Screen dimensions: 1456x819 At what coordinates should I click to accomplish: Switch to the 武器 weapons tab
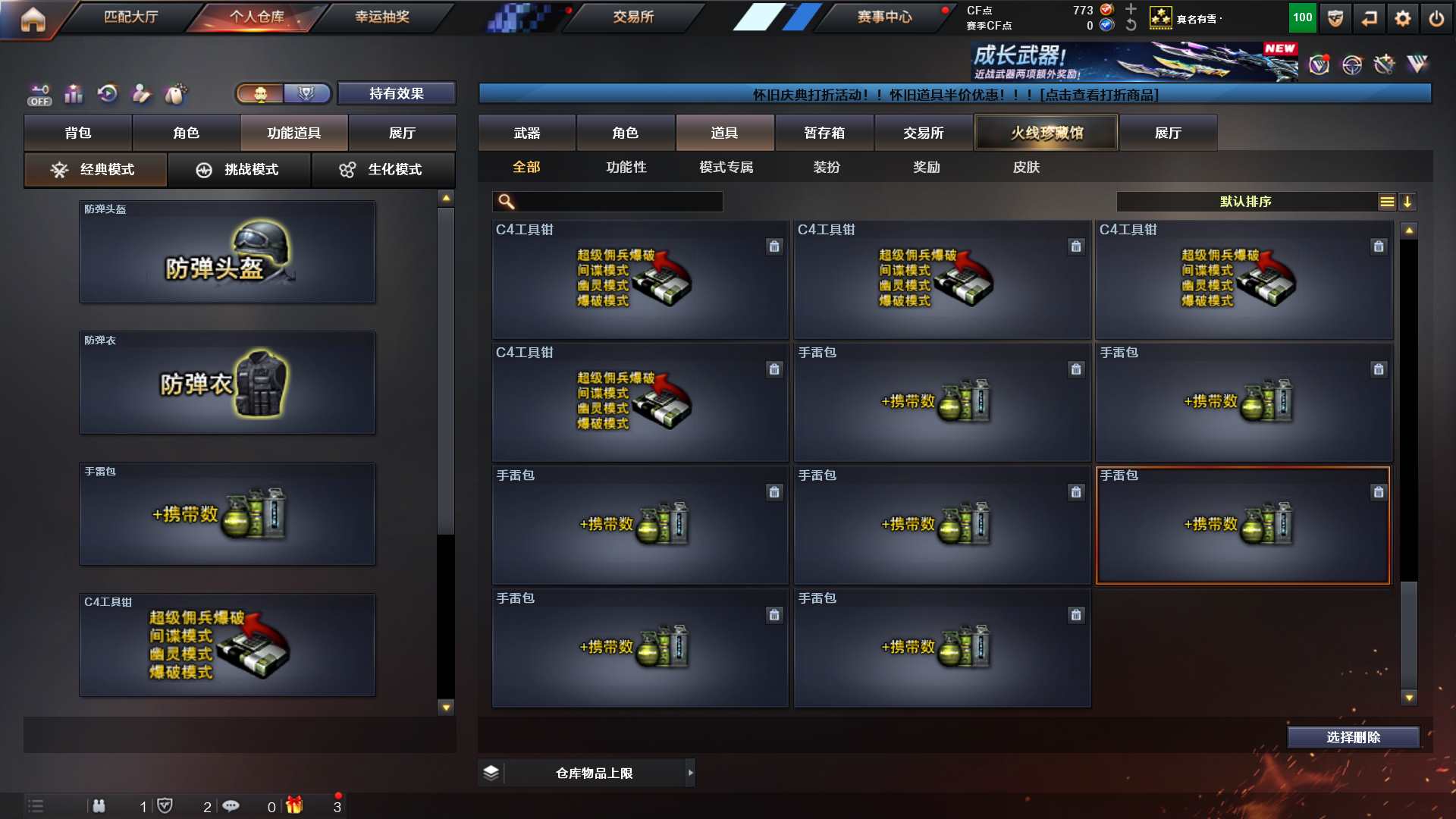pos(527,133)
